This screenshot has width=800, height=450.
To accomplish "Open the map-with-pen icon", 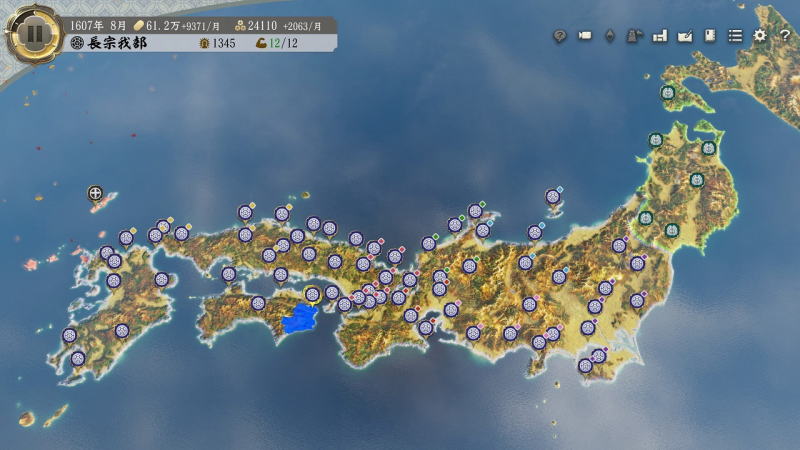I will [x=685, y=35].
